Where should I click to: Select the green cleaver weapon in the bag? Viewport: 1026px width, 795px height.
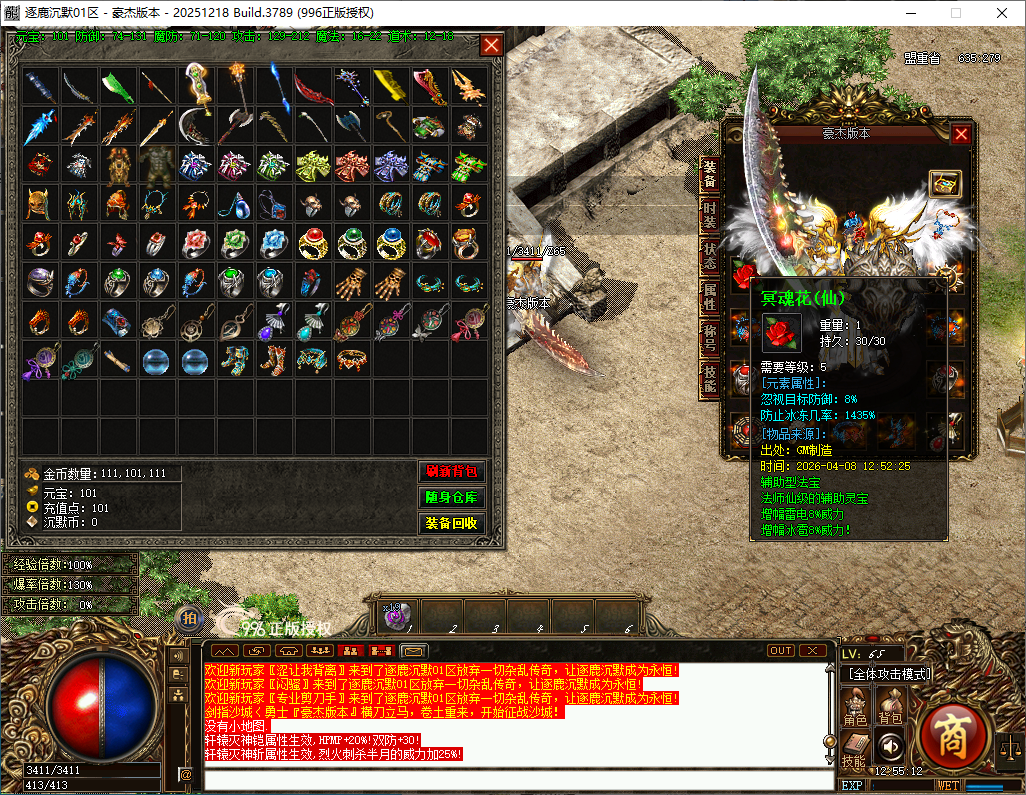pos(118,86)
